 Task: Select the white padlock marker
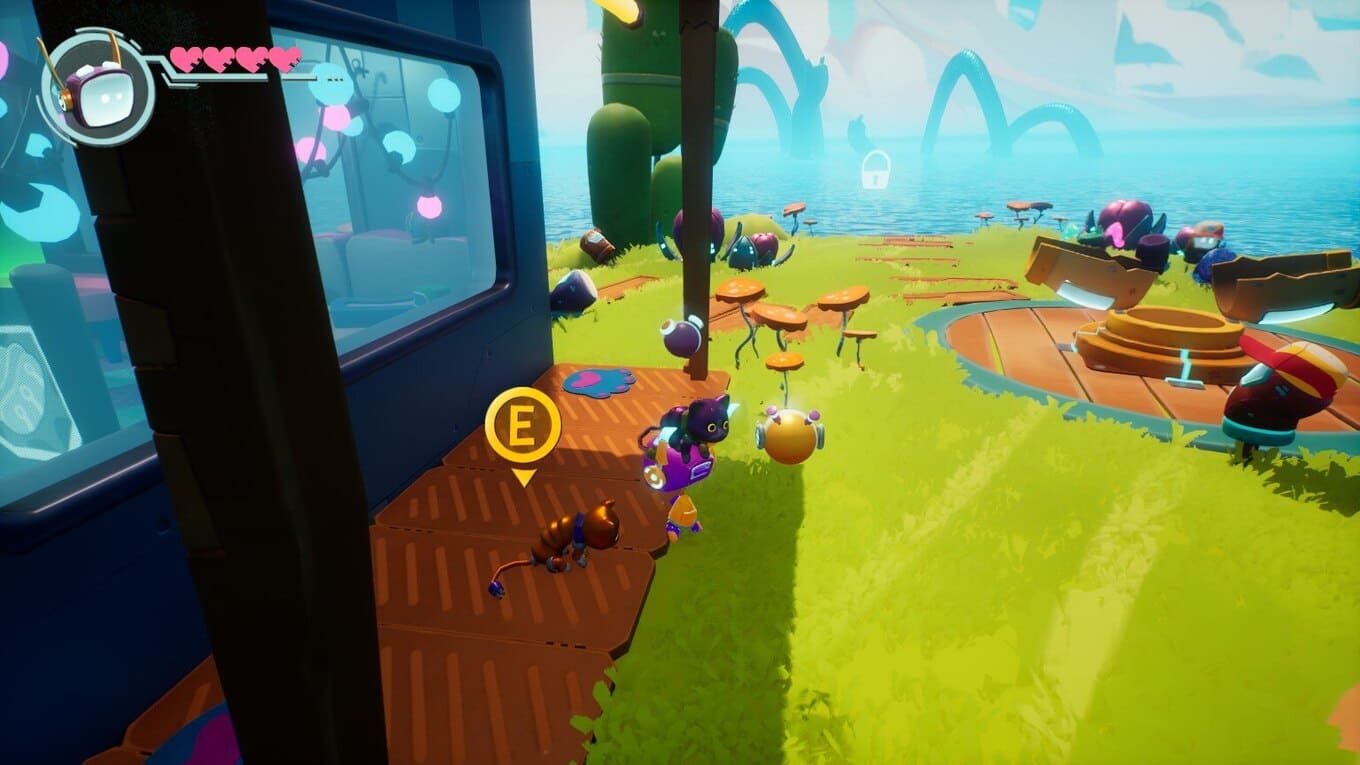875,170
